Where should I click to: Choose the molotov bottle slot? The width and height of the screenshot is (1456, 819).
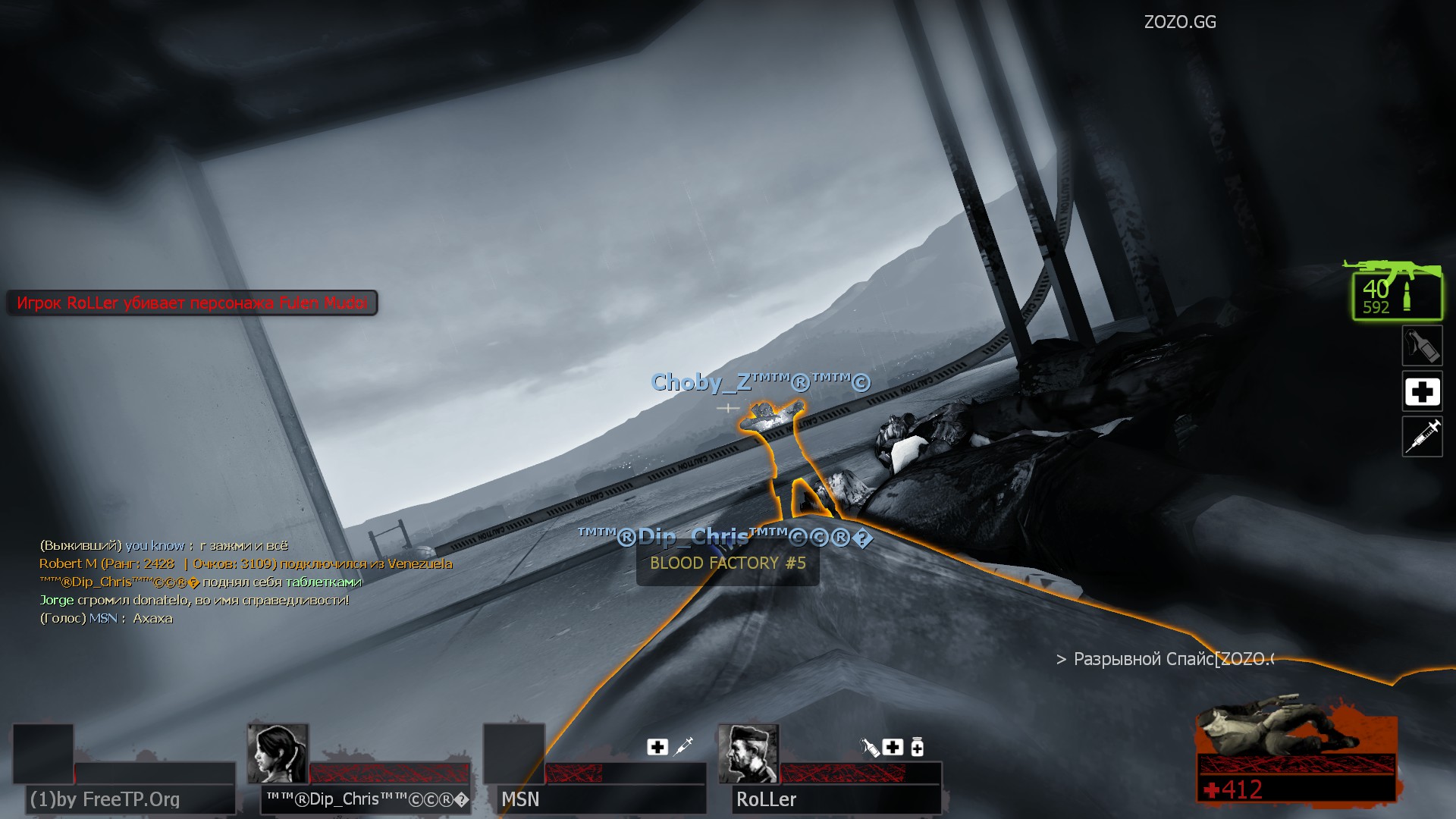tap(1422, 347)
